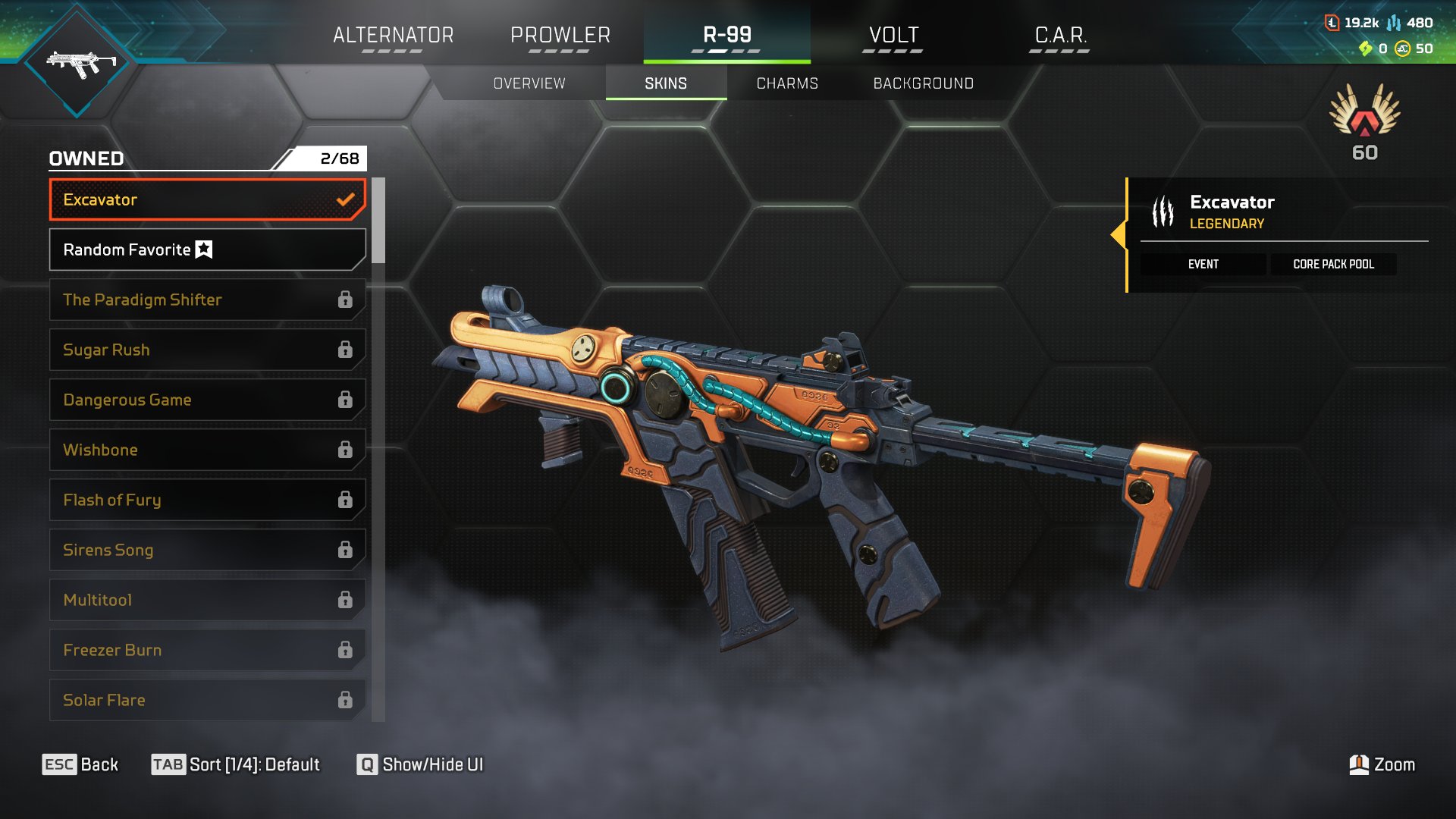Select the Flash of Fury skin
The height and width of the screenshot is (819, 1456).
207,500
